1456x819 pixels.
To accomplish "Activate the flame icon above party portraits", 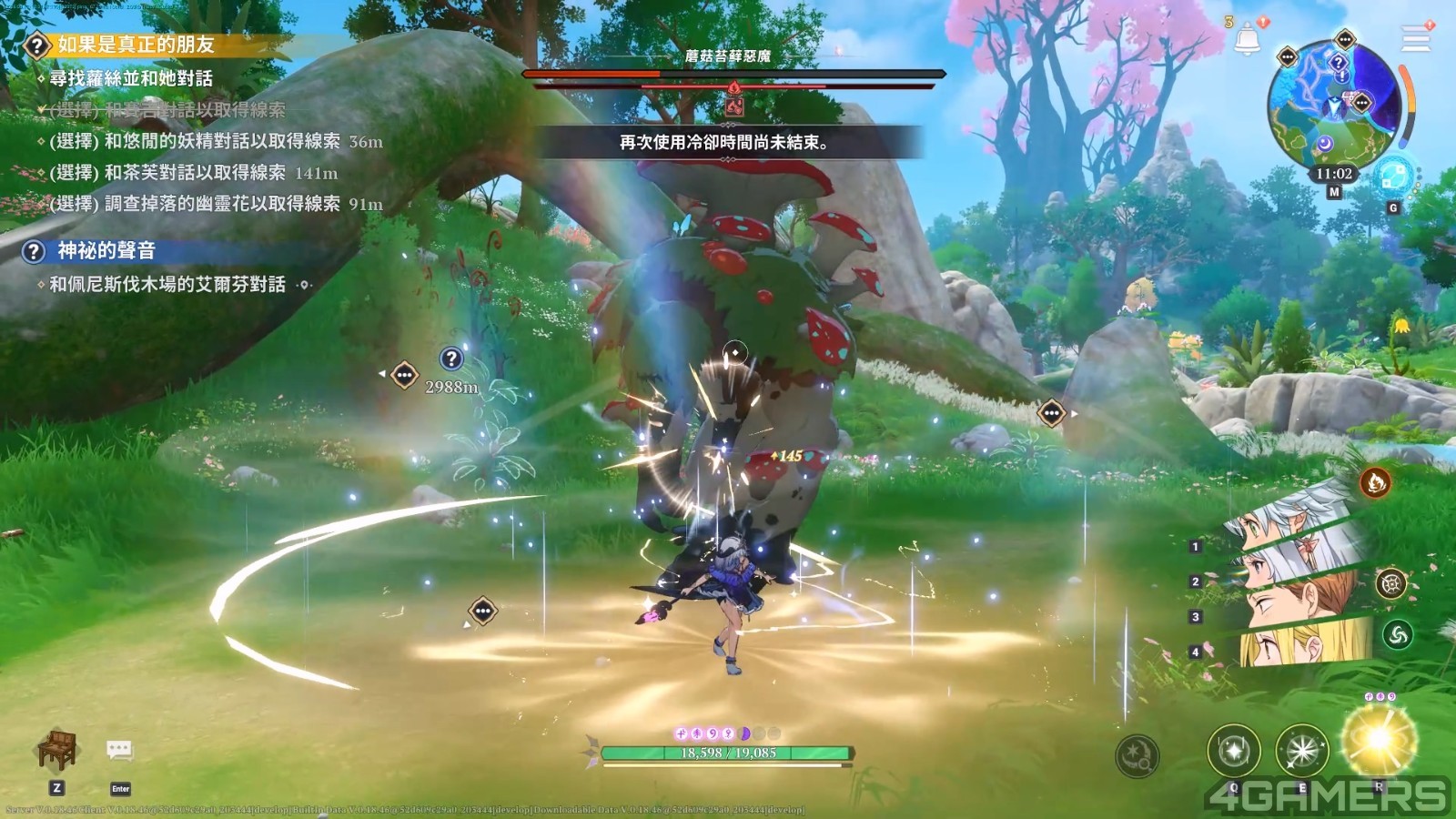I will click(1375, 482).
